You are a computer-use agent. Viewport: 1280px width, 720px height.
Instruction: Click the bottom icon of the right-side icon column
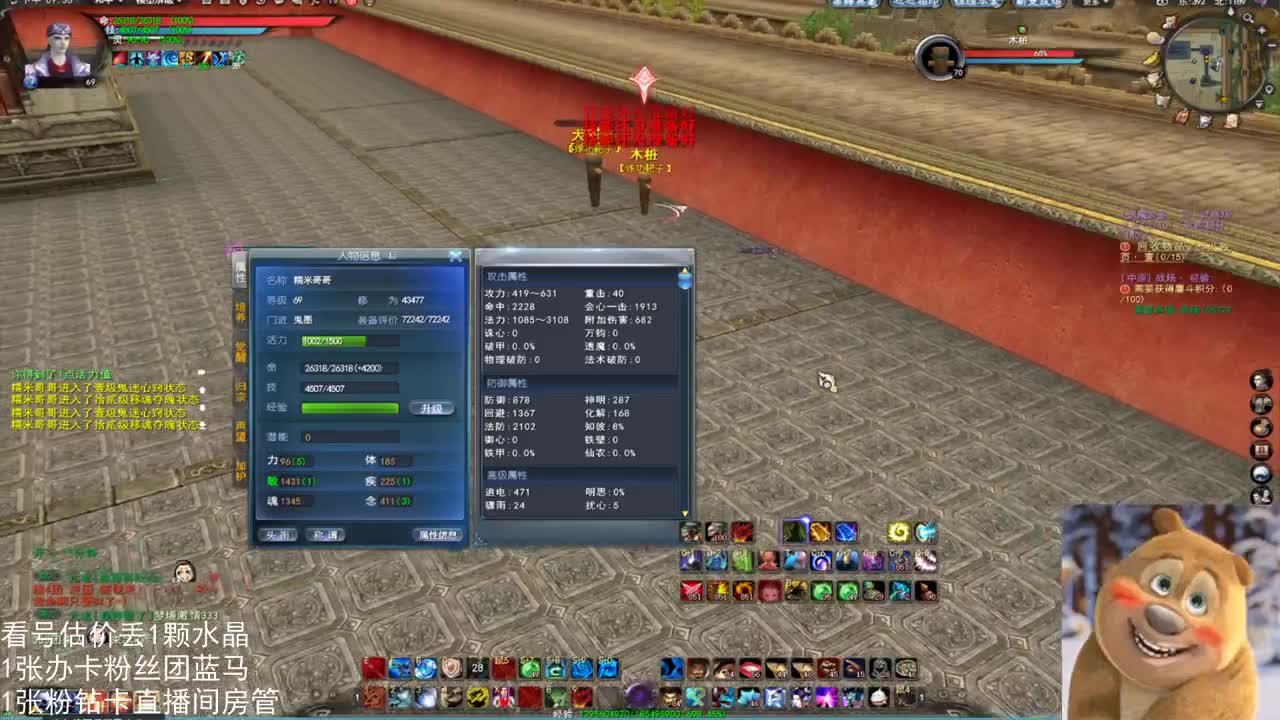click(x=1262, y=495)
